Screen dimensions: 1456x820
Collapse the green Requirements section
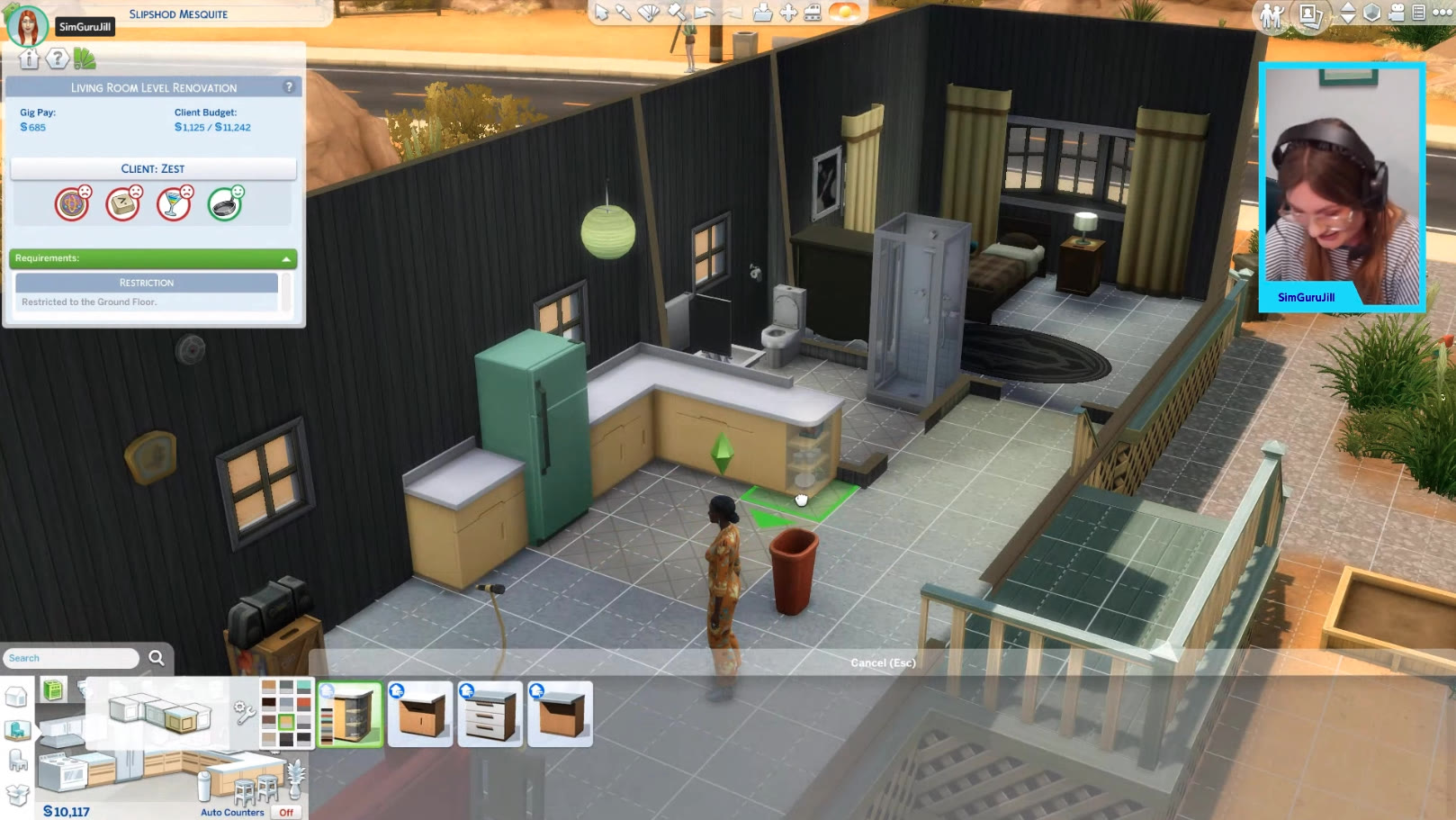click(x=286, y=259)
